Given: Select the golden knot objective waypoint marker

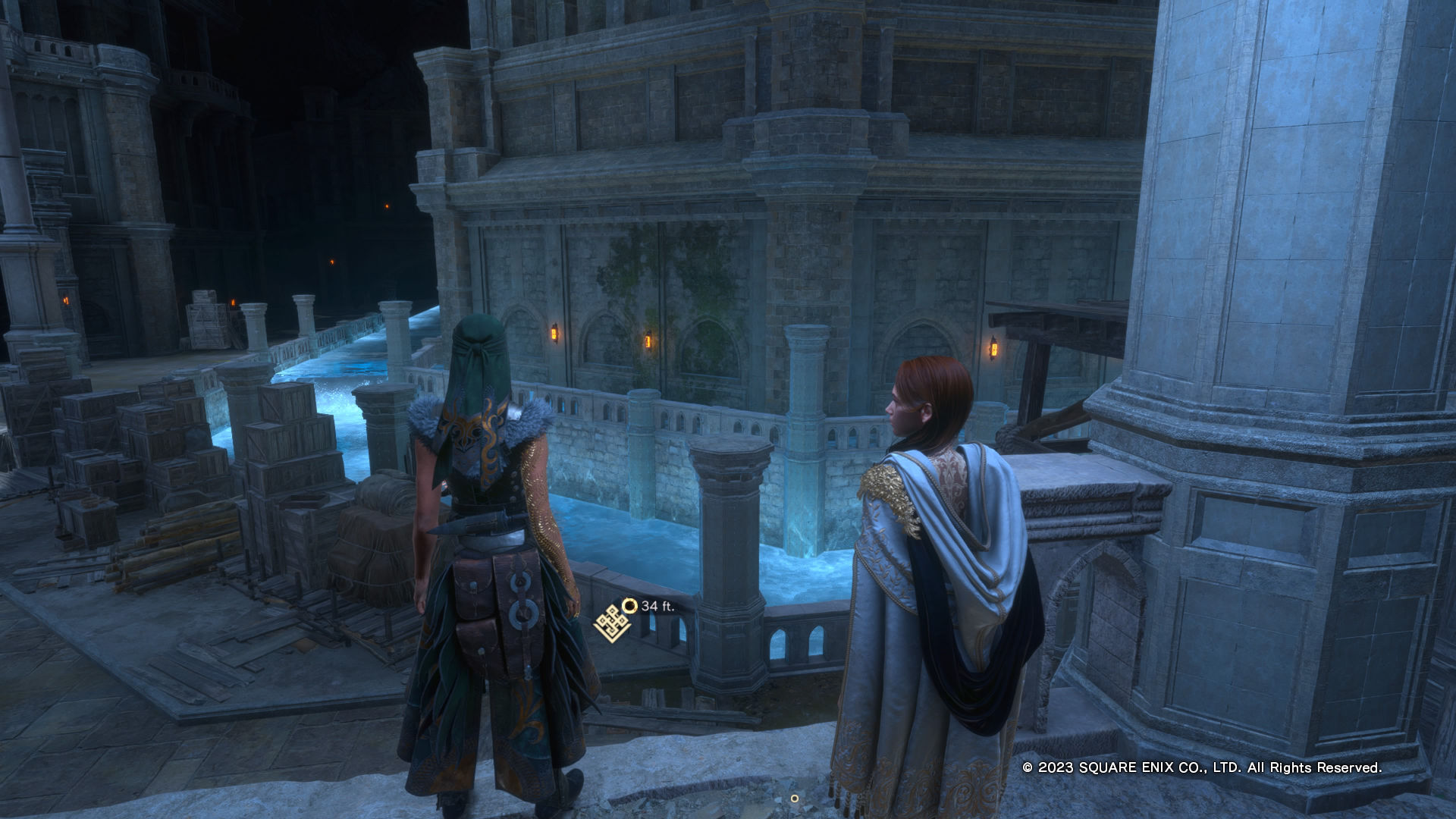Looking at the screenshot, I should [611, 623].
